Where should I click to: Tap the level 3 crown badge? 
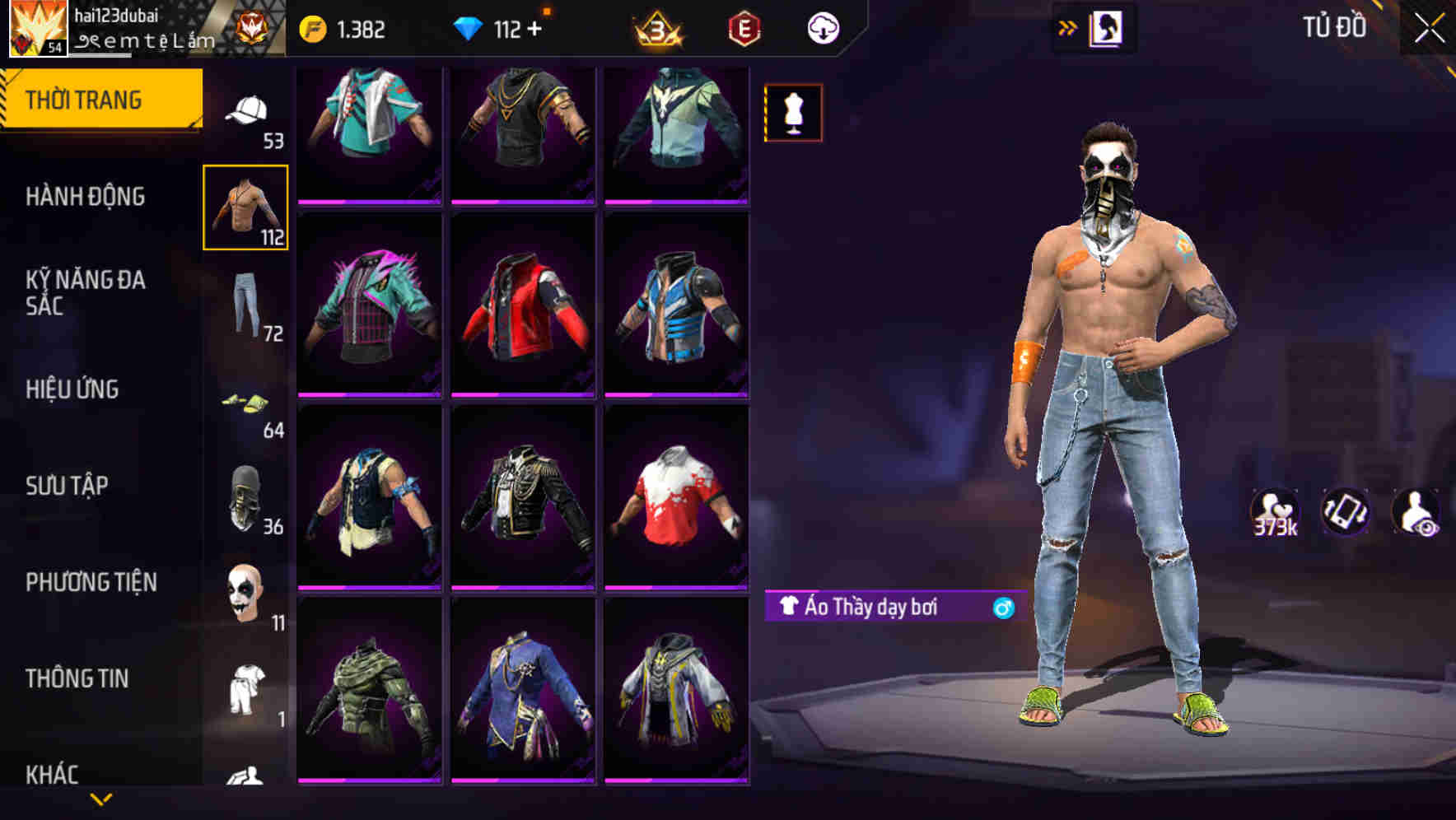click(656, 27)
